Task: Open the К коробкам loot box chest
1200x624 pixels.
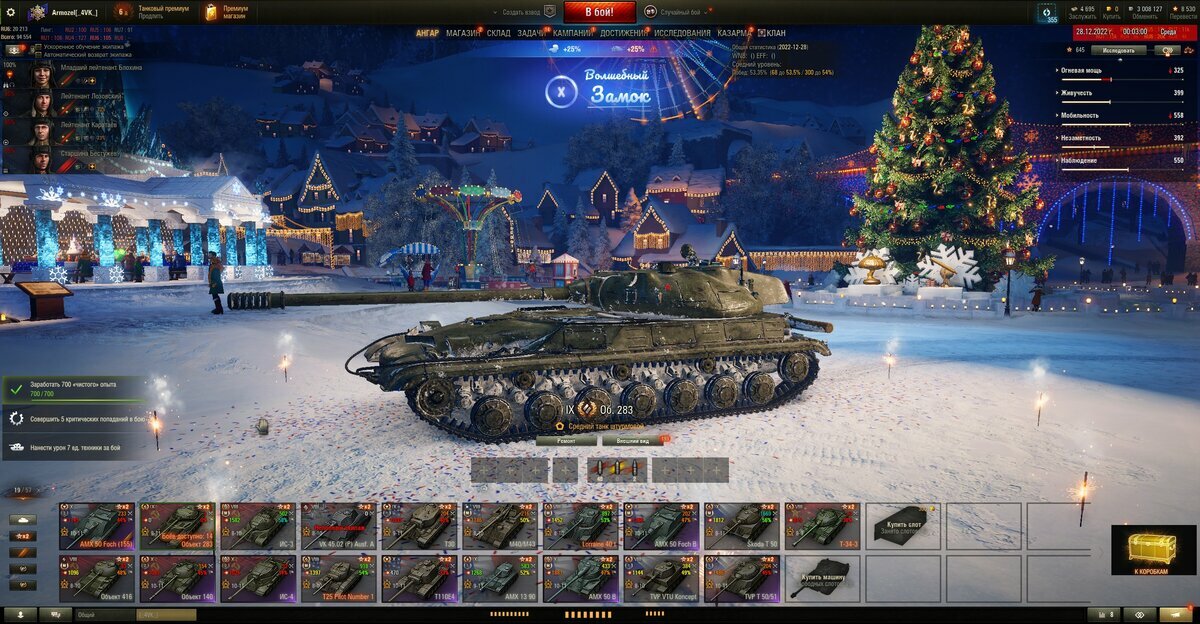Action: click(x=1153, y=550)
